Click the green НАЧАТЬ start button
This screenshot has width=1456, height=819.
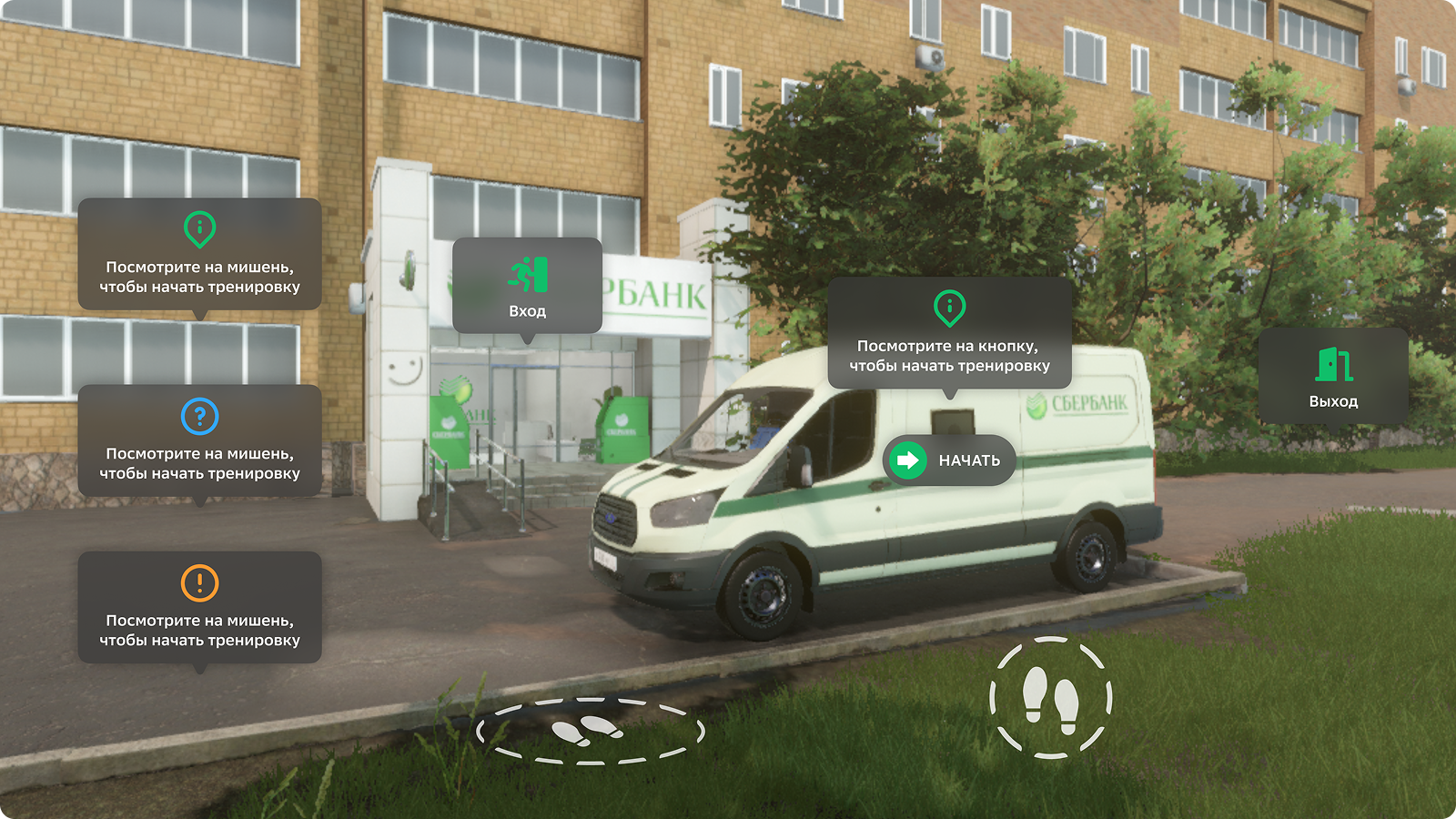948,460
